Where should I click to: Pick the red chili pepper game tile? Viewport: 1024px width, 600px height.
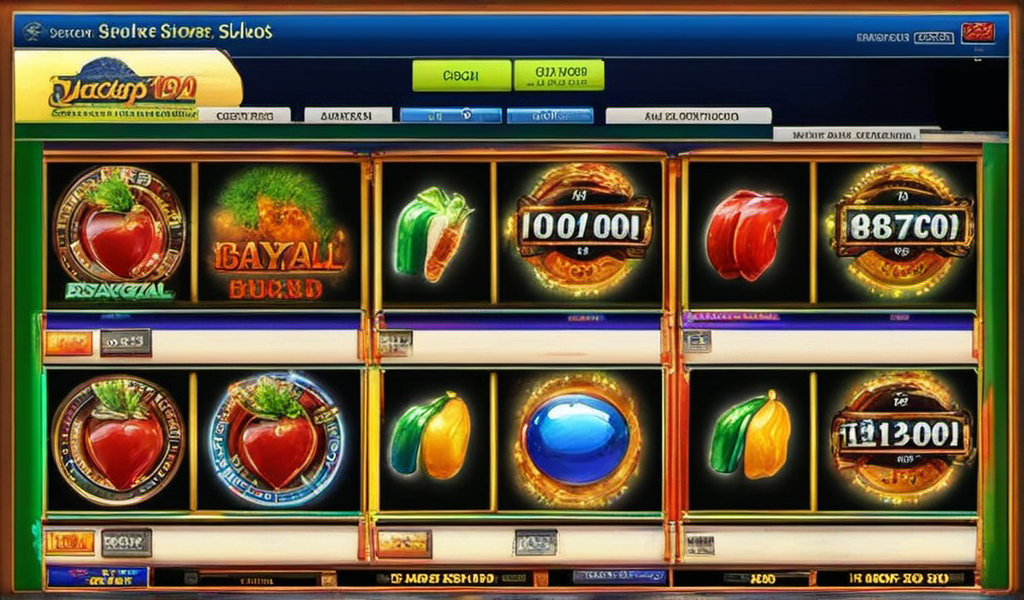click(x=746, y=235)
